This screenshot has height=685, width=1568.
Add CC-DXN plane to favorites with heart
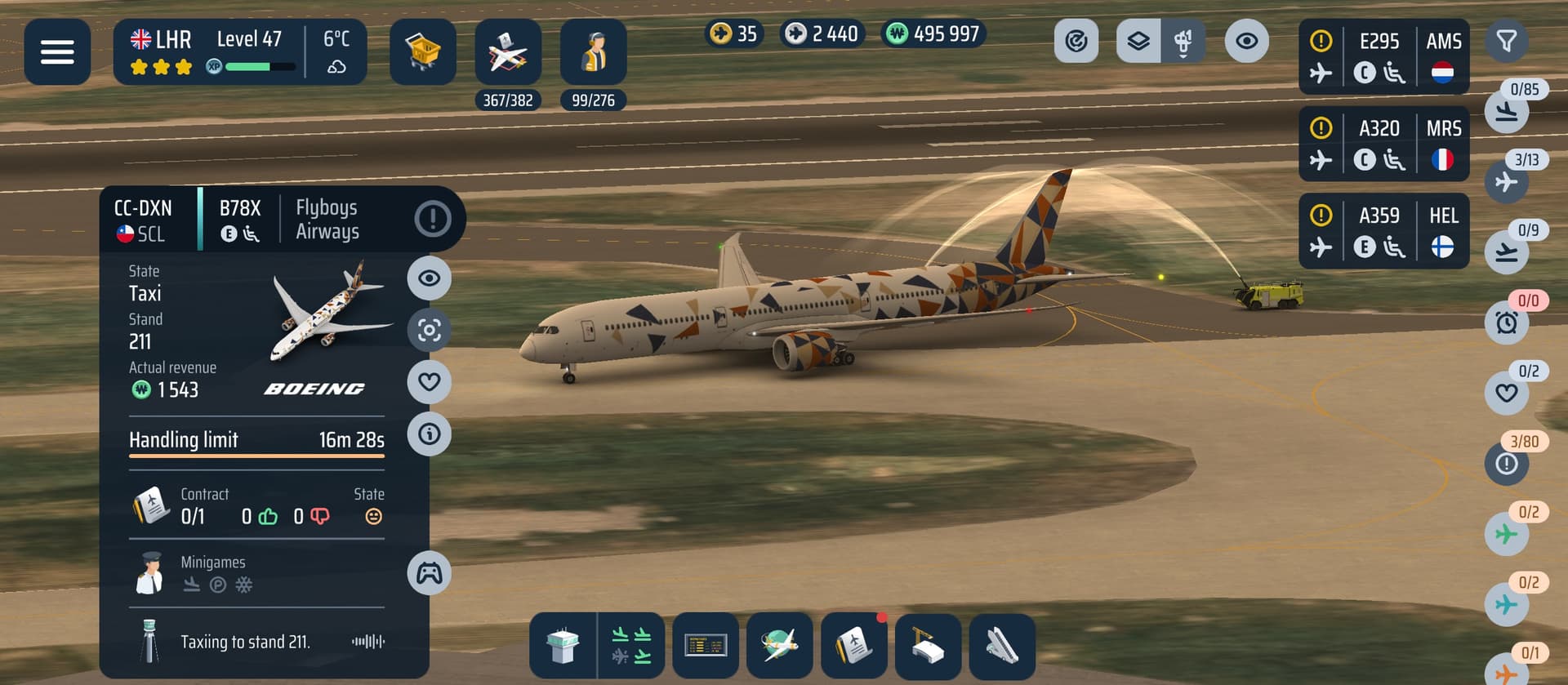[430, 381]
